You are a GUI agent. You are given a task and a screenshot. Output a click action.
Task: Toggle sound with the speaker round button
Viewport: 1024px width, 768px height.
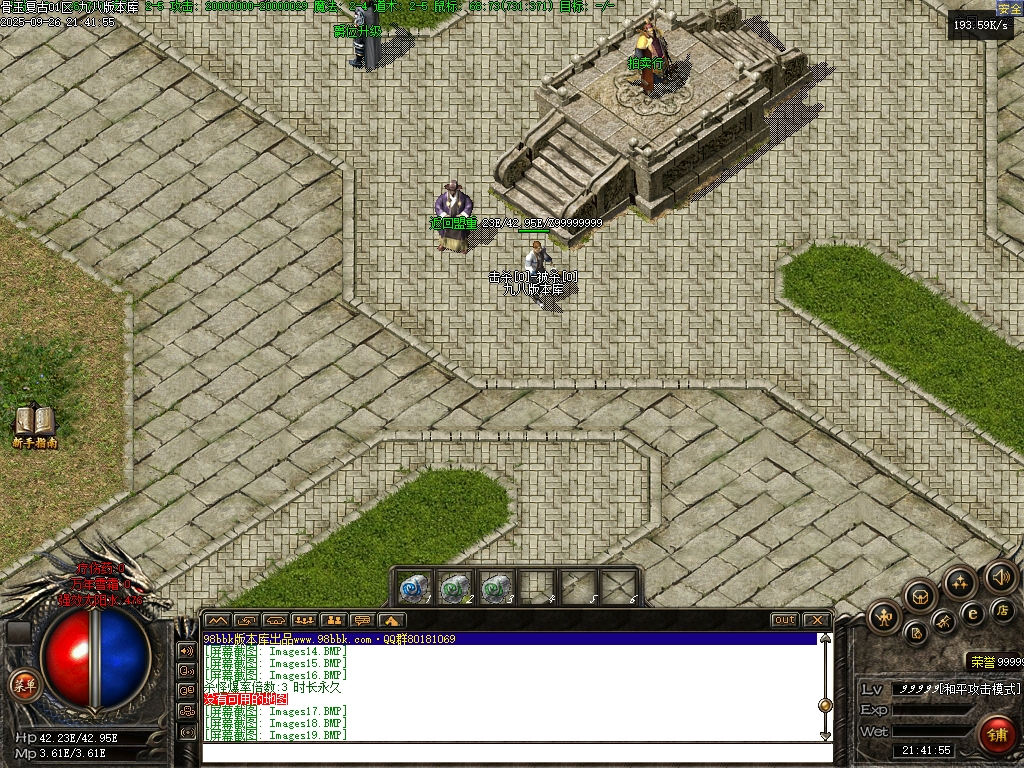coord(1000,577)
